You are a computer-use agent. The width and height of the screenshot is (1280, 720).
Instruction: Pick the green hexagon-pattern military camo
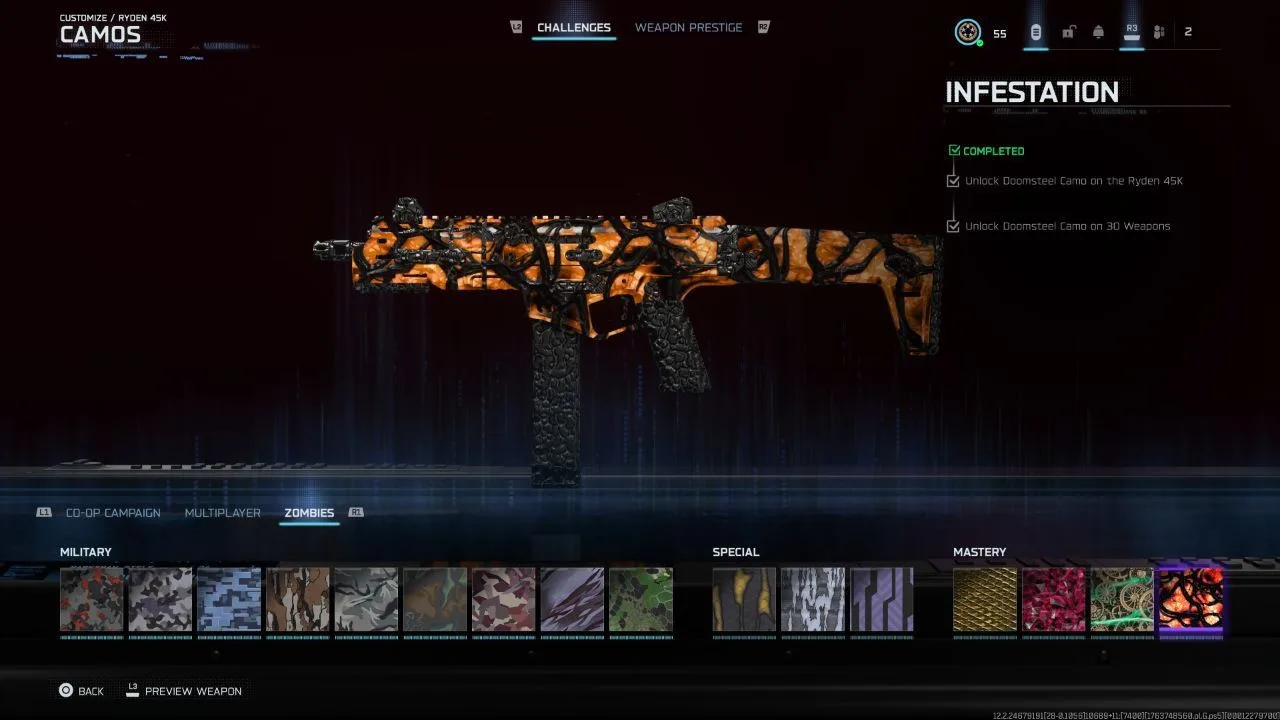click(640, 600)
